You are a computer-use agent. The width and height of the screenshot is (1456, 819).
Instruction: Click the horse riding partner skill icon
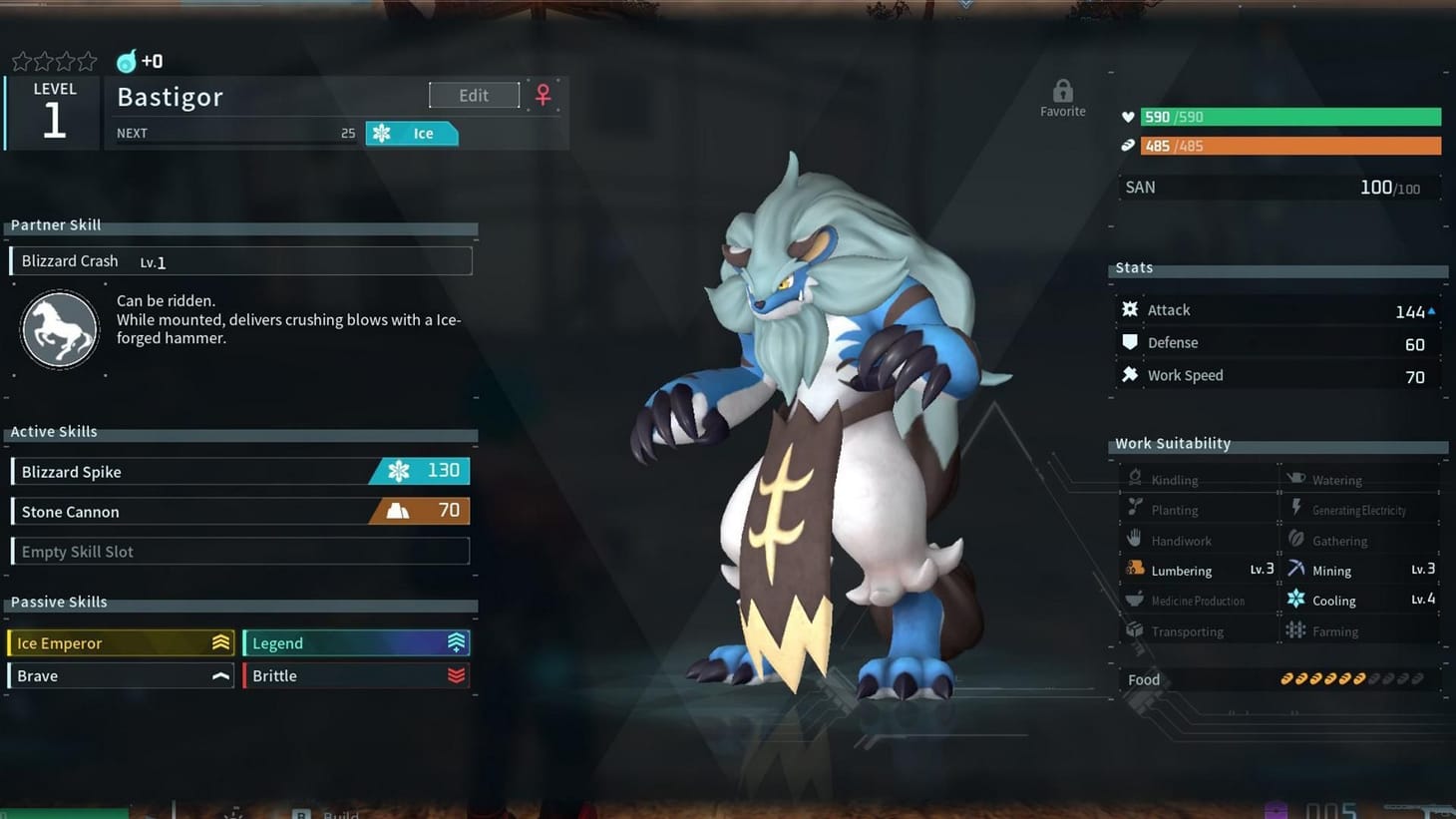pyautogui.click(x=60, y=330)
